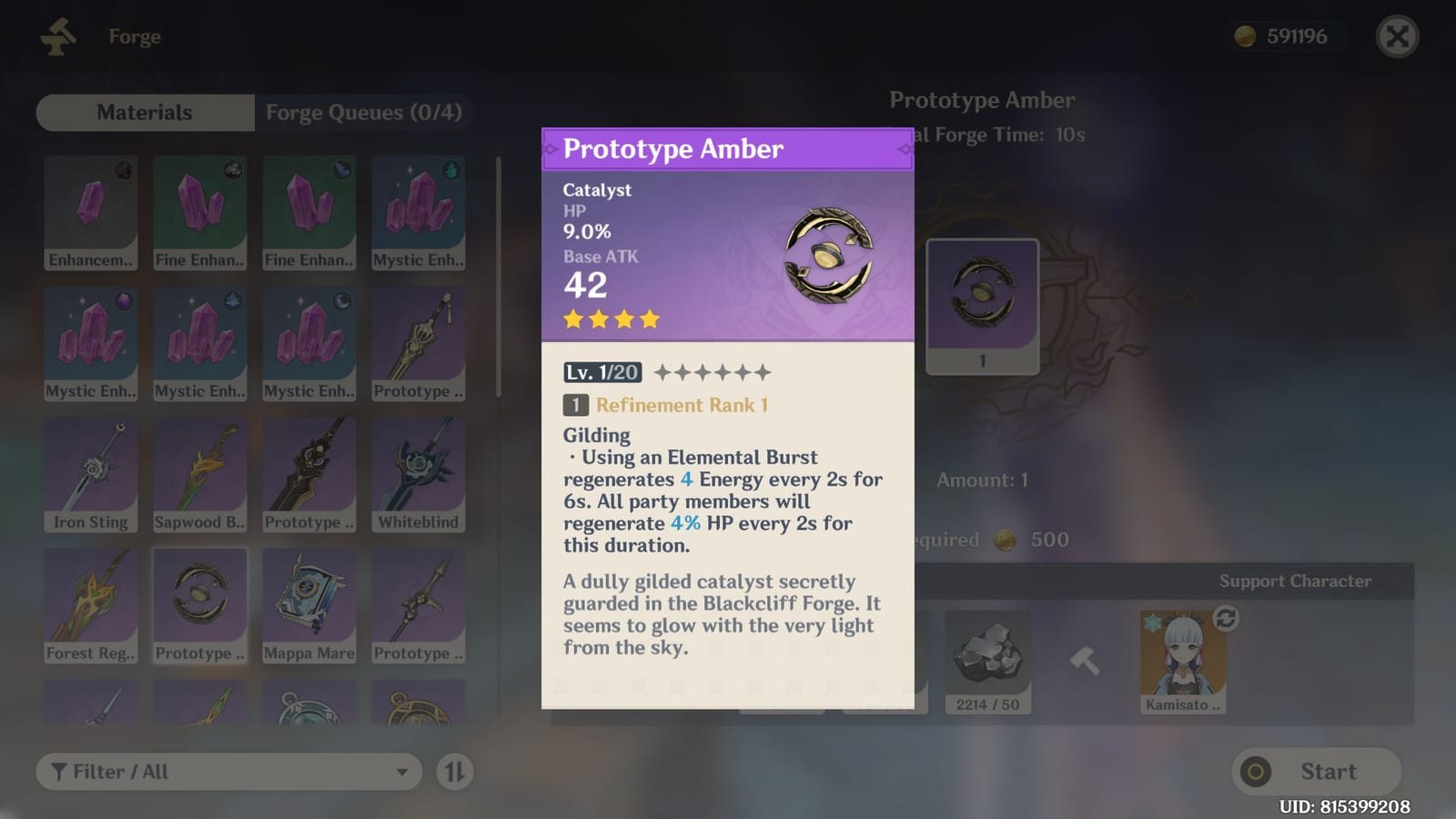Select the Whiteblind claymore icon
1456x819 pixels.
(418, 469)
